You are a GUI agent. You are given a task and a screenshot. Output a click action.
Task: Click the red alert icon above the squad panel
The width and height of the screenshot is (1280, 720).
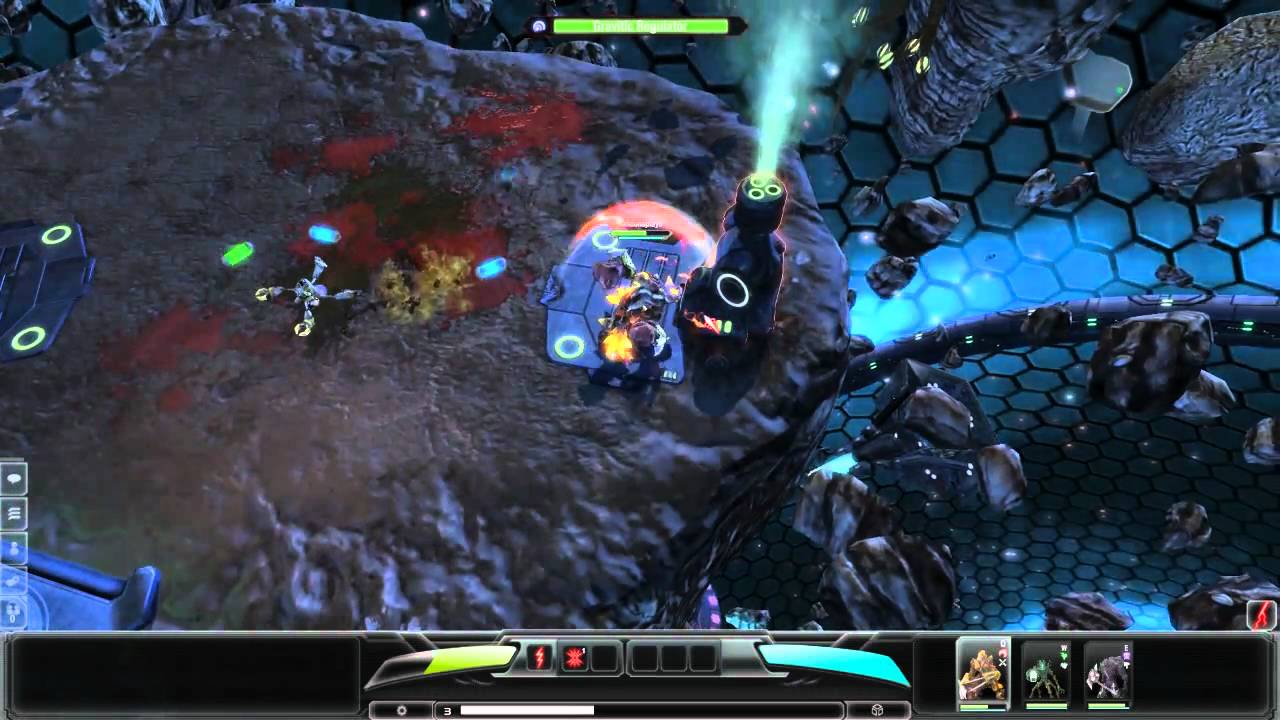[x=1259, y=615]
